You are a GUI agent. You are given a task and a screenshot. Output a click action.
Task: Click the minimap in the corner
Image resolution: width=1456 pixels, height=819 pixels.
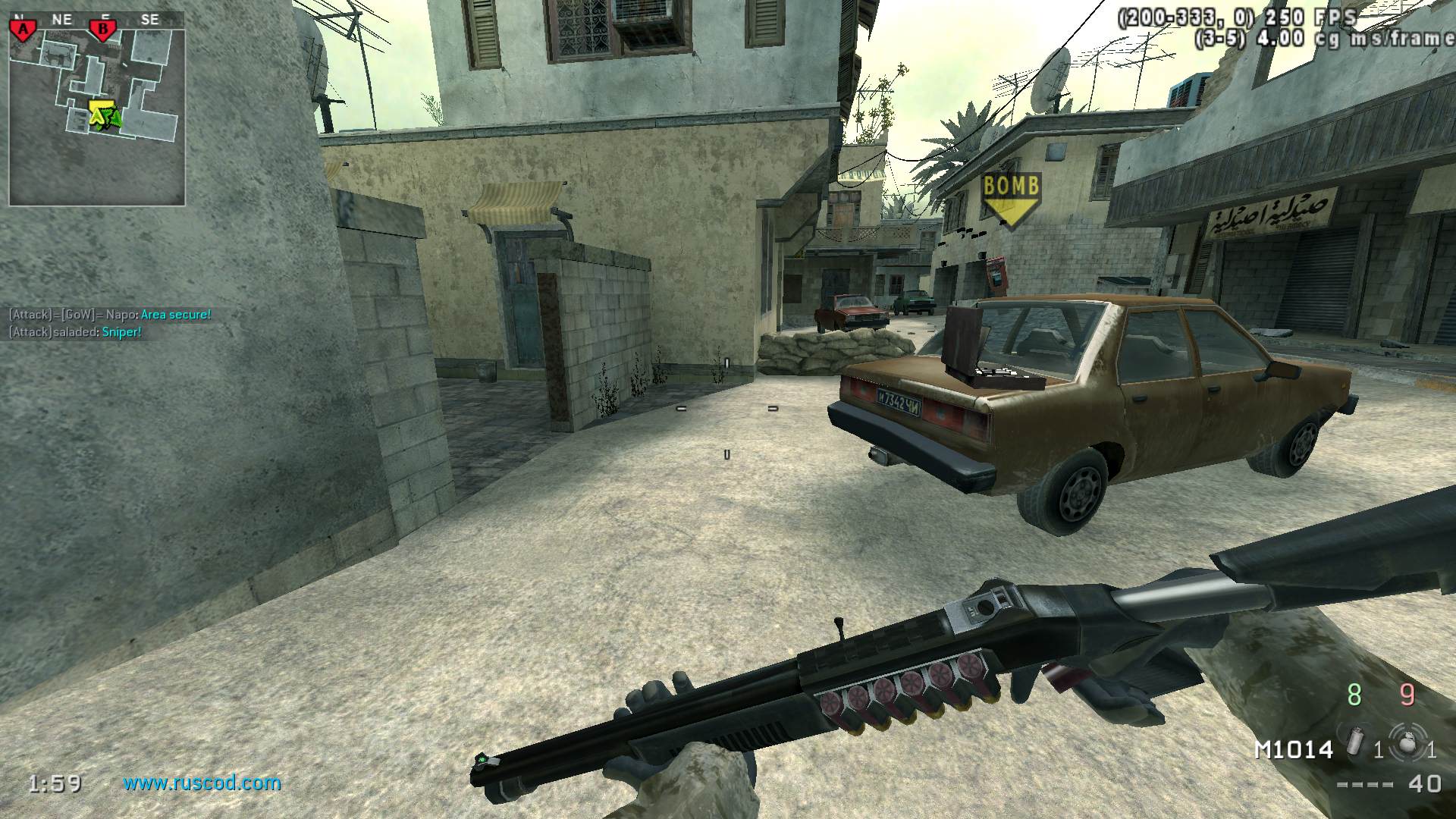pyautogui.click(x=97, y=108)
